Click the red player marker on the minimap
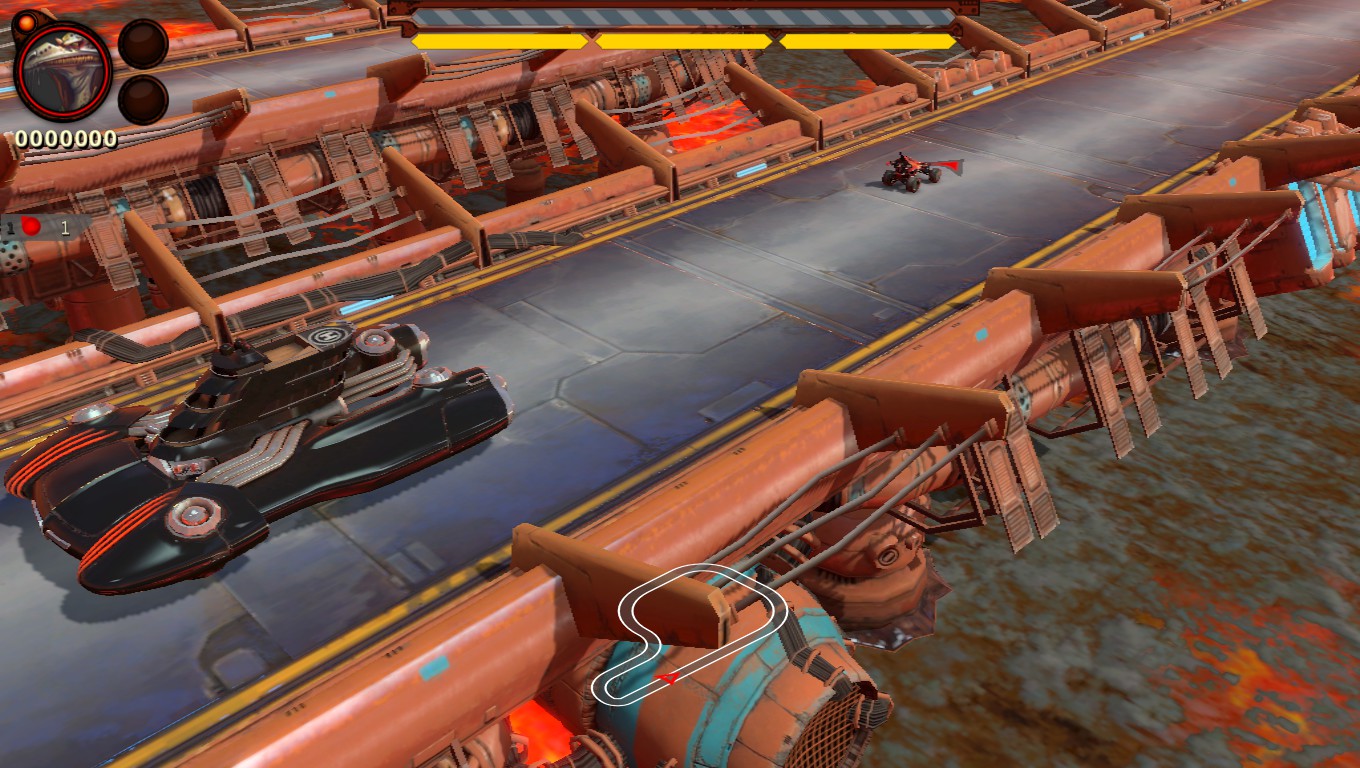 coord(667,678)
